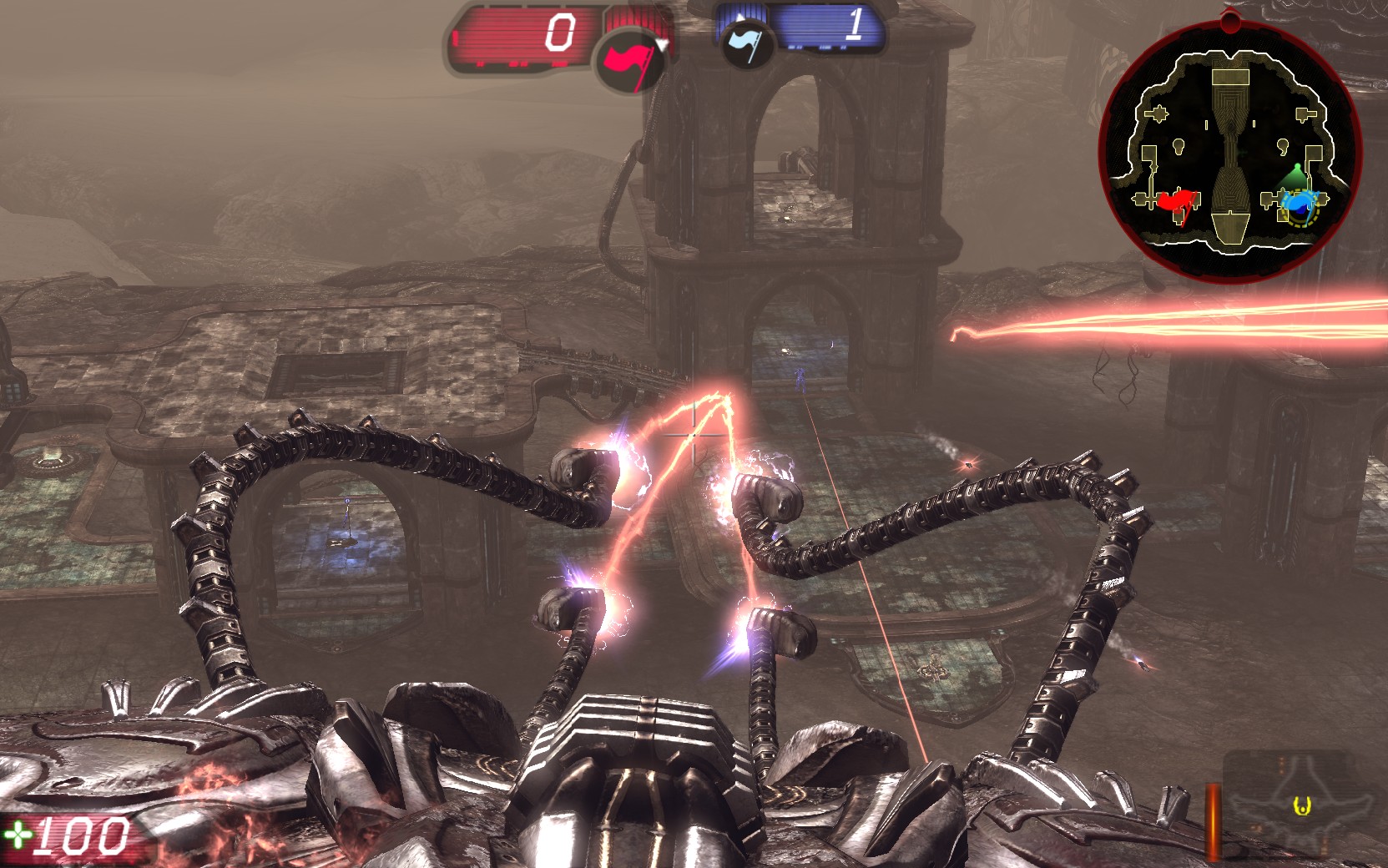Select the blue flag marker on minimap
This screenshot has height=868, width=1388.
click(1296, 201)
